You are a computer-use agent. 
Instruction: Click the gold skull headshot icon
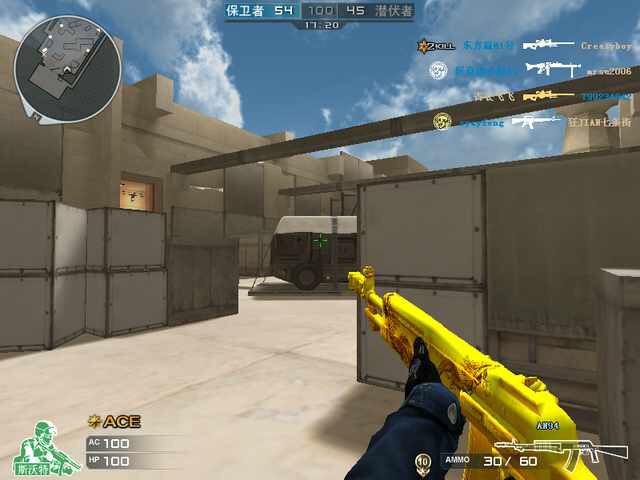click(x=439, y=121)
